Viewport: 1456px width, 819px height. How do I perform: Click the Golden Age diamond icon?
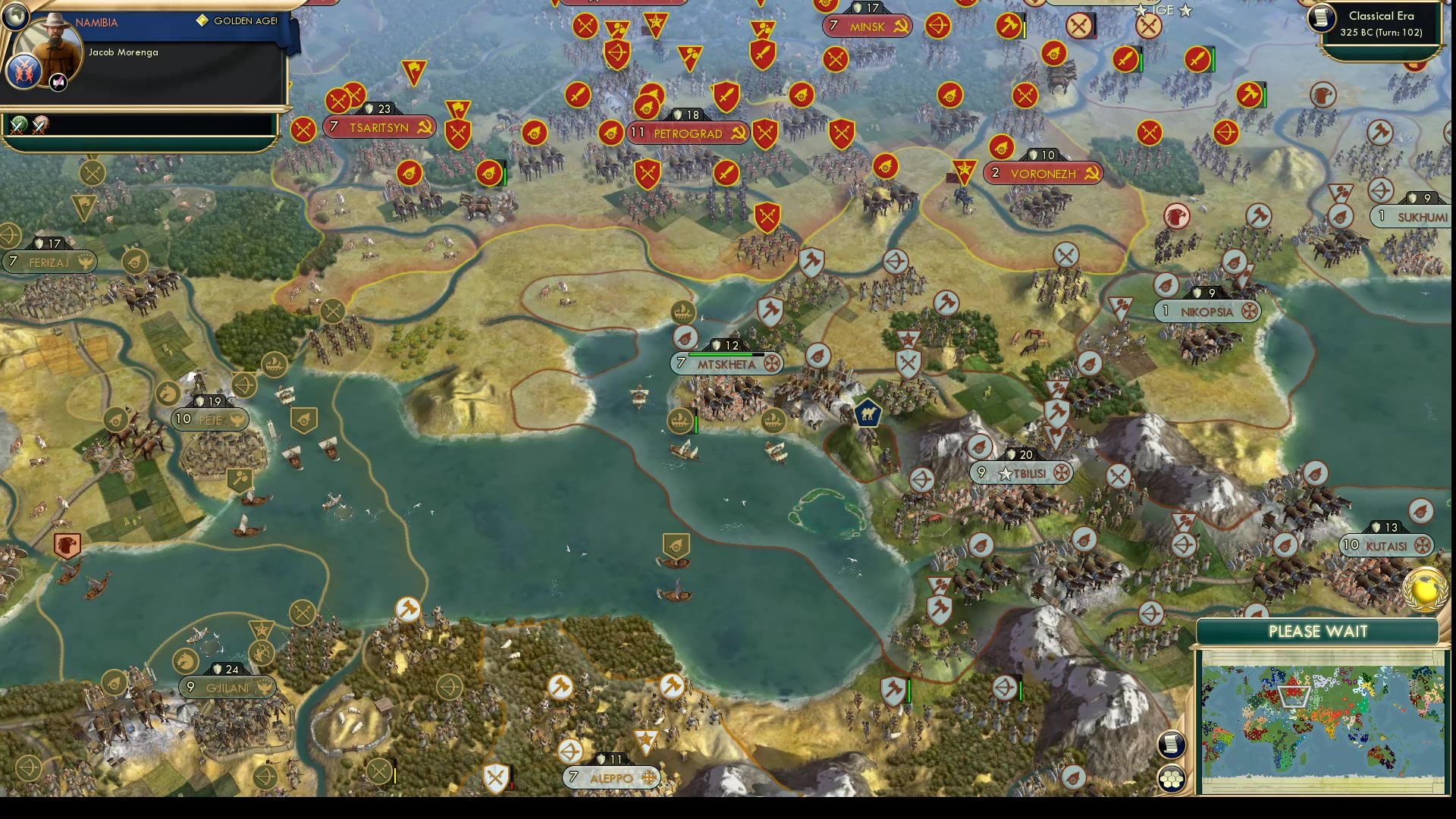201,21
